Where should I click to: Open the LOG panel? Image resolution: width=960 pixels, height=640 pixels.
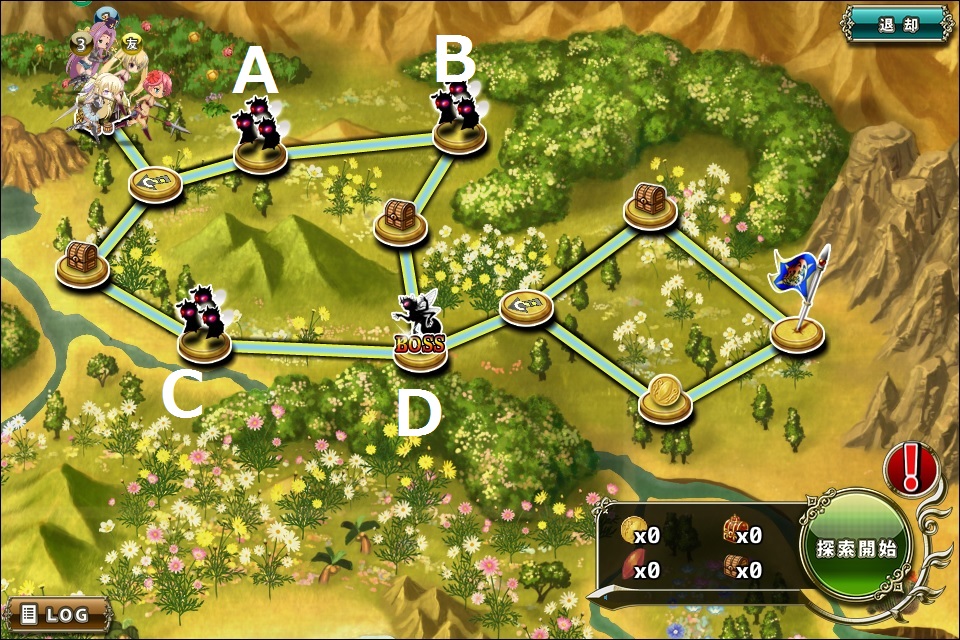click(58, 613)
